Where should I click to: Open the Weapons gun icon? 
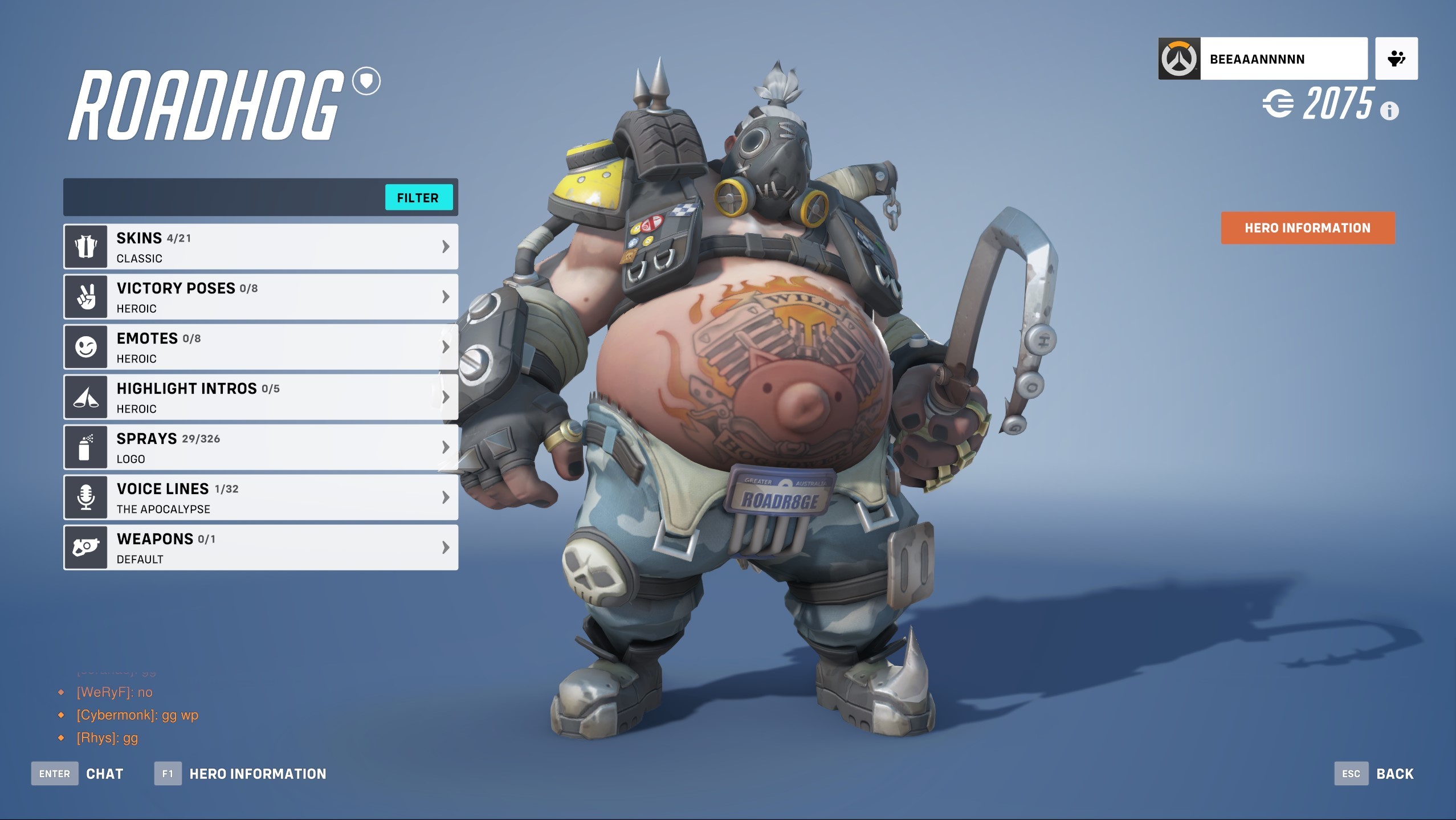pos(85,546)
